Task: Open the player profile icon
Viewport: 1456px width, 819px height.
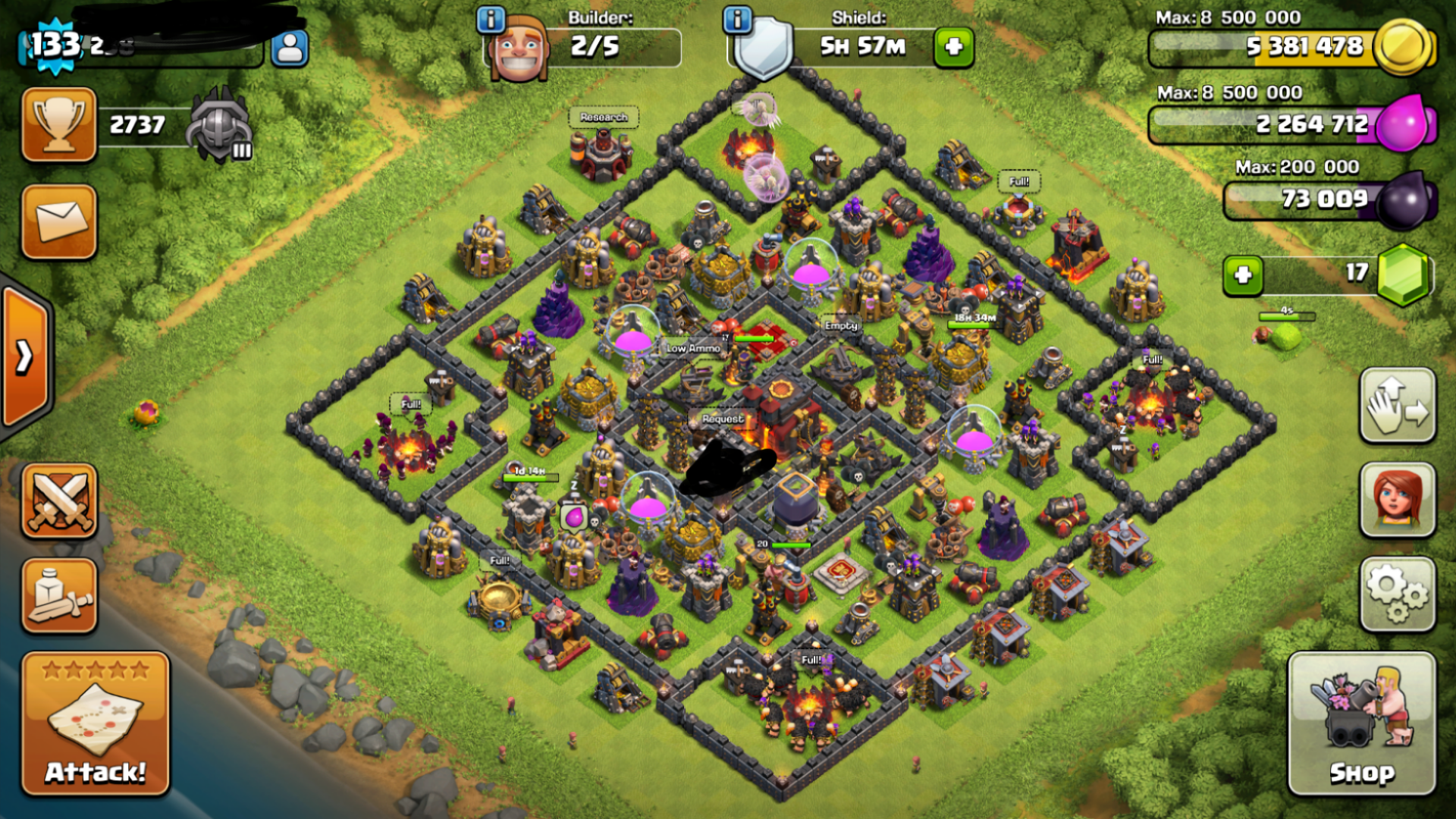Action: 290,49
